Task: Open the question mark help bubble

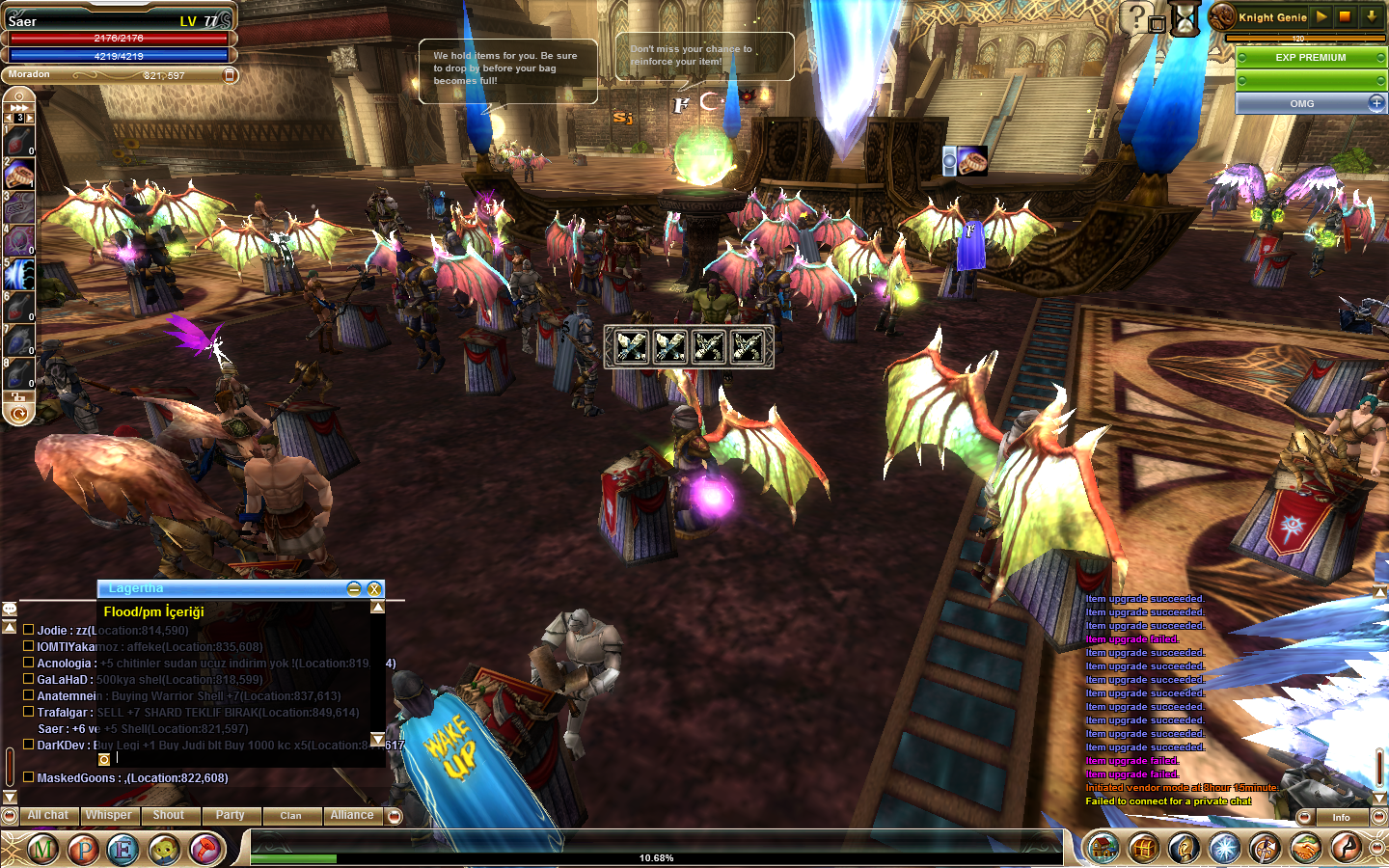Action: 1137,16
